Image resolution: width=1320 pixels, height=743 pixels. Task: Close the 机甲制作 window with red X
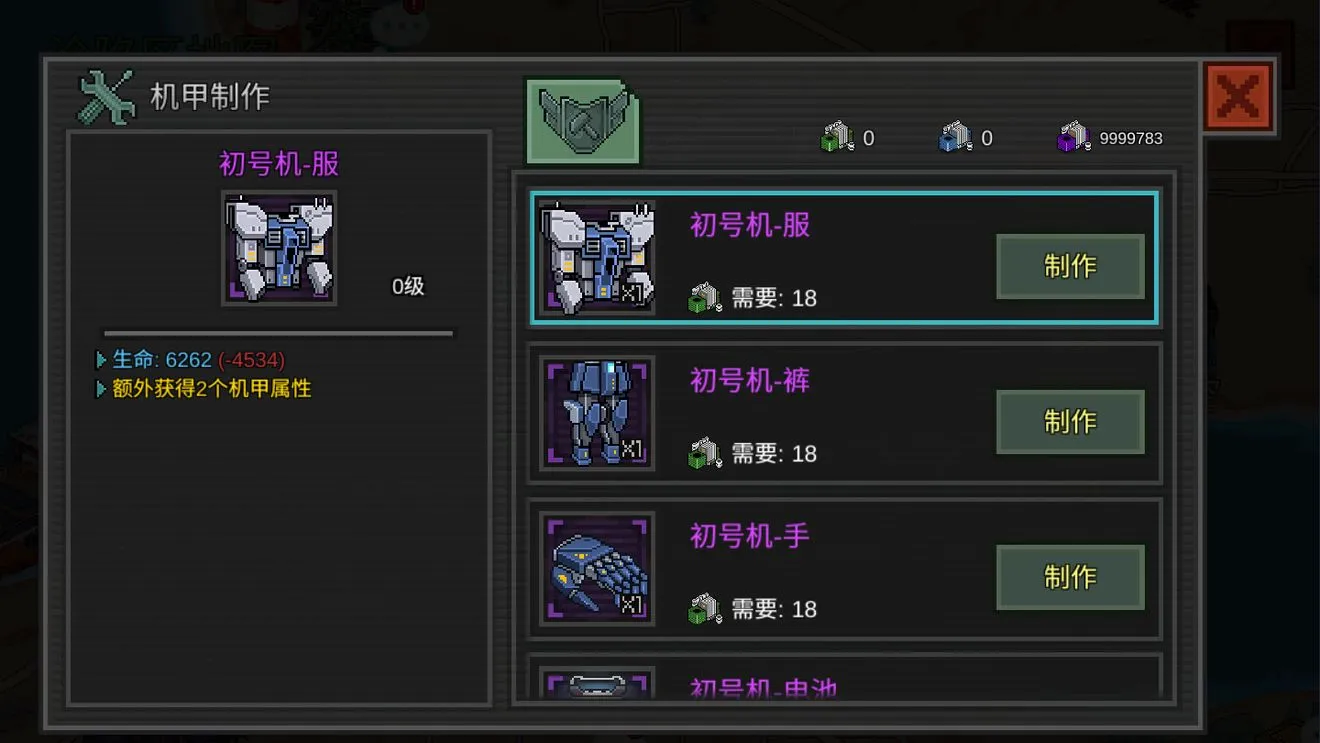(x=1239, y=96)
